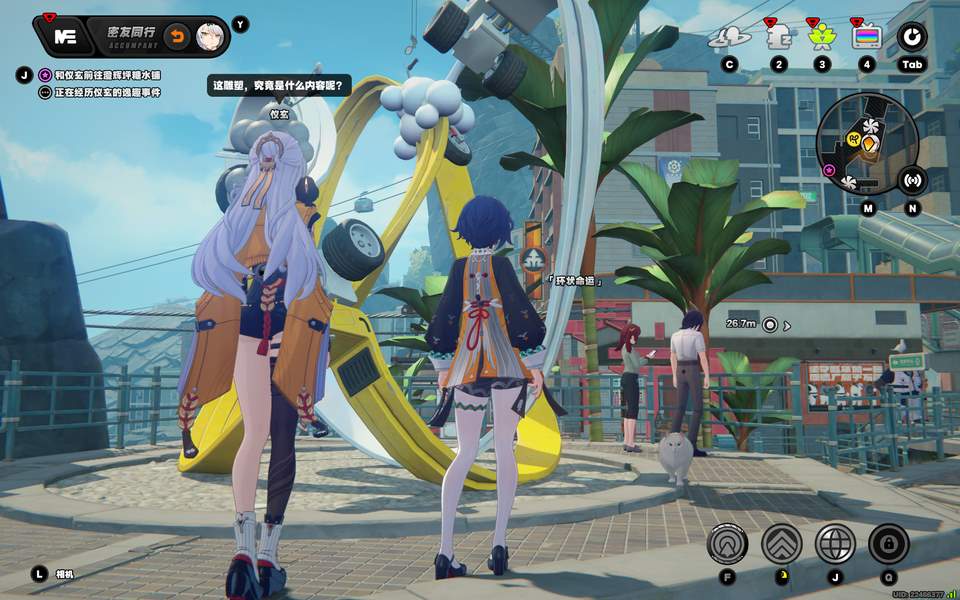The width and height of the screenshot is (960, 600).
Task: Open the purple star quest objective
Action: pos(45,75)
